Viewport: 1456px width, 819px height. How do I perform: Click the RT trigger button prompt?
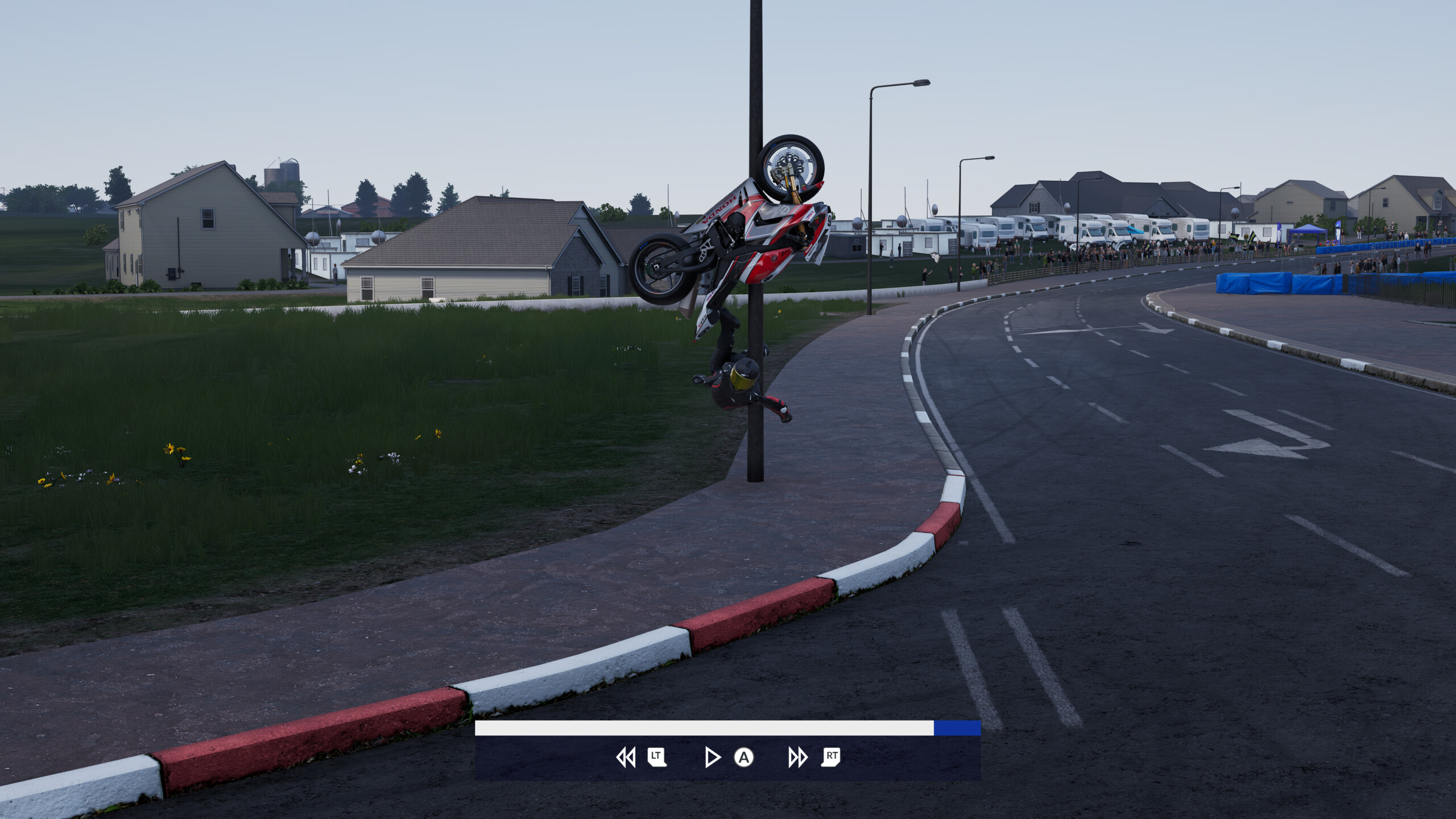coord(831,758)
